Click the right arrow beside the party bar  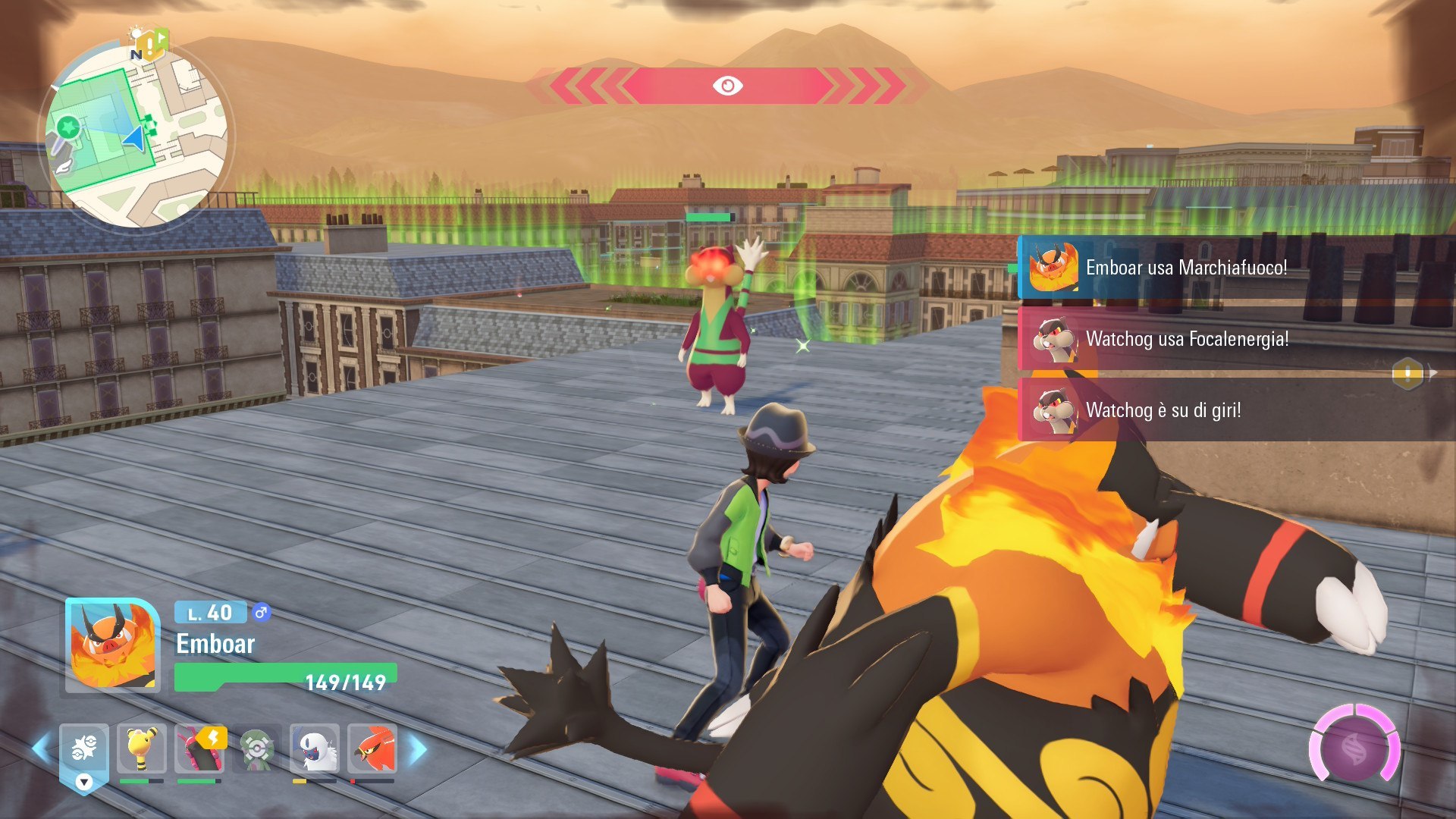click(419, 749)
